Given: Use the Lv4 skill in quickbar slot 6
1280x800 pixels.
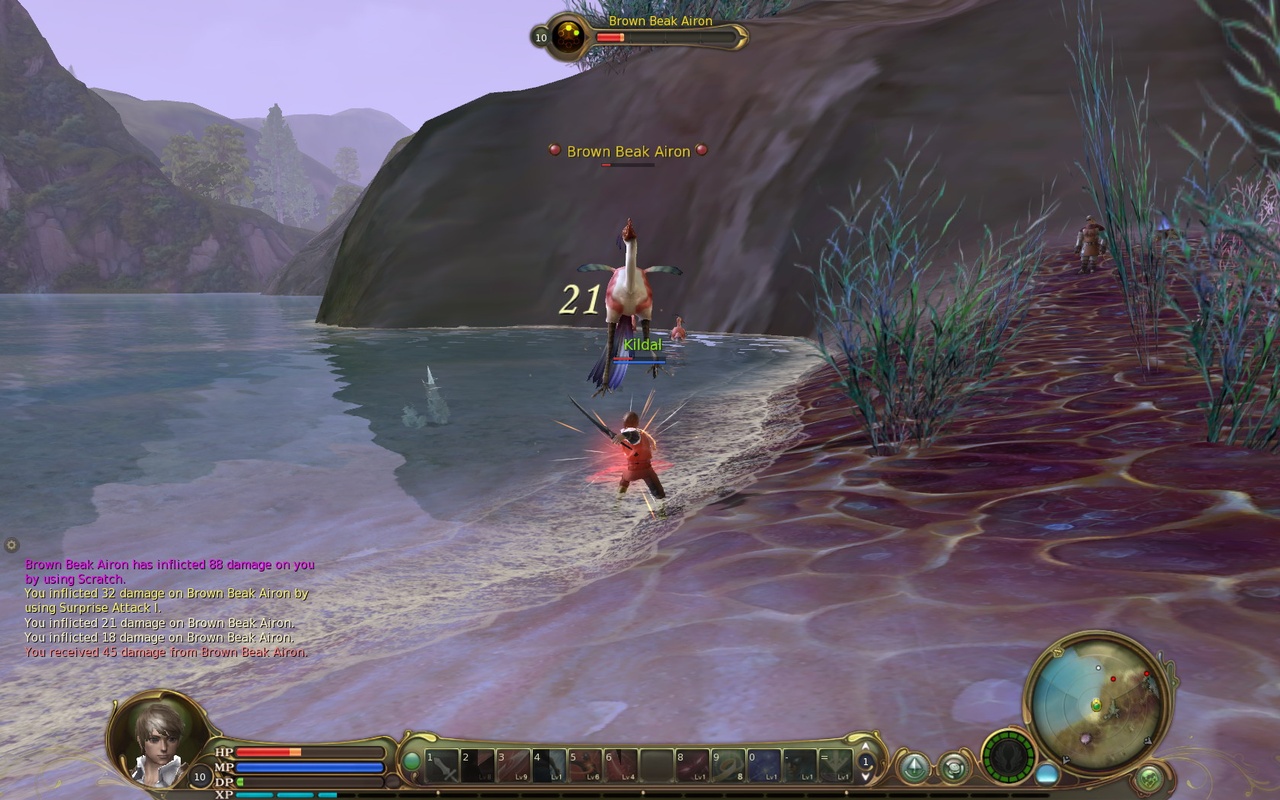Looking at the screenshot, I should pos(620,766).
